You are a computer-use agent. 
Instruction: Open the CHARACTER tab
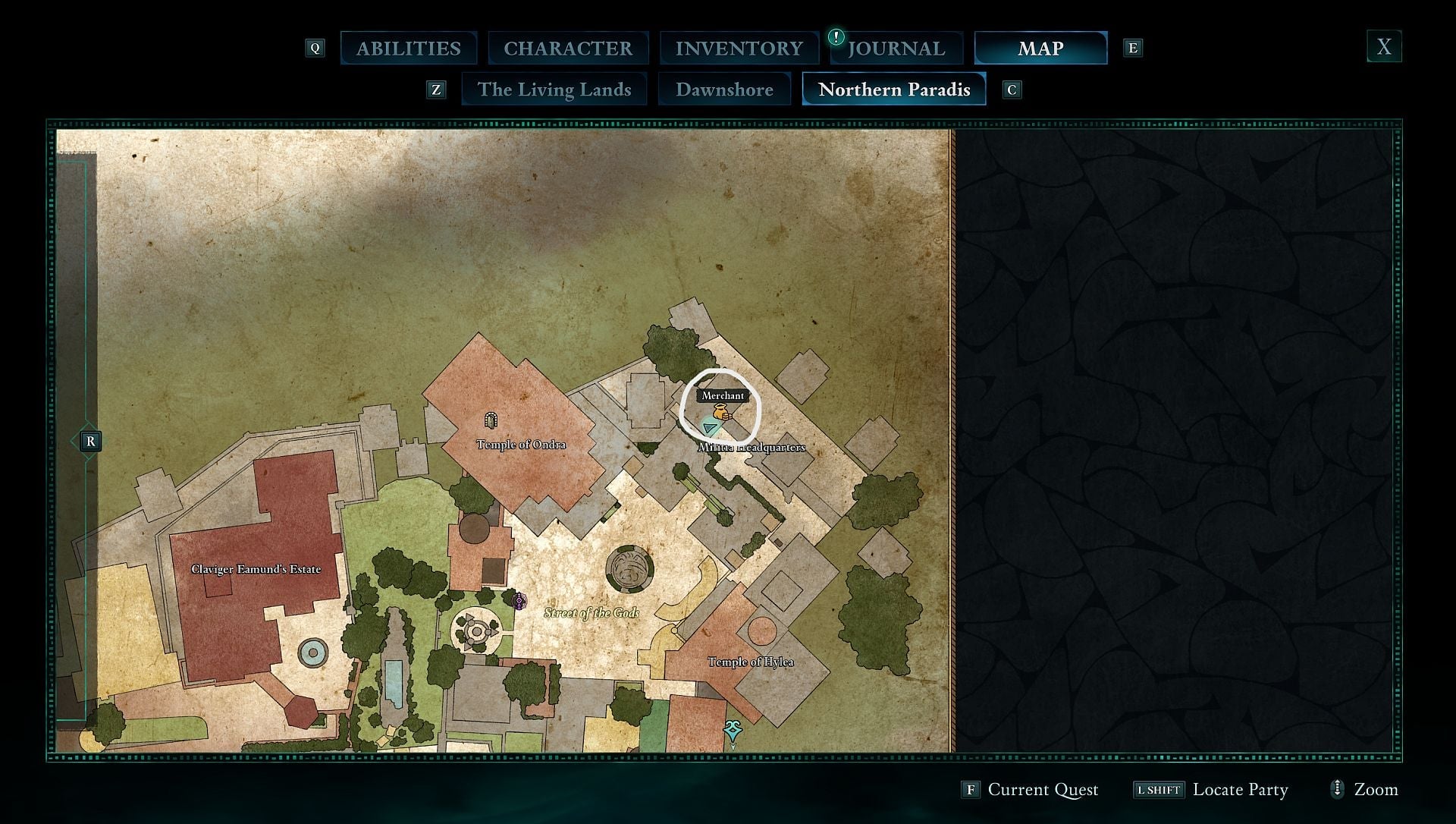(x=569, y=47)
